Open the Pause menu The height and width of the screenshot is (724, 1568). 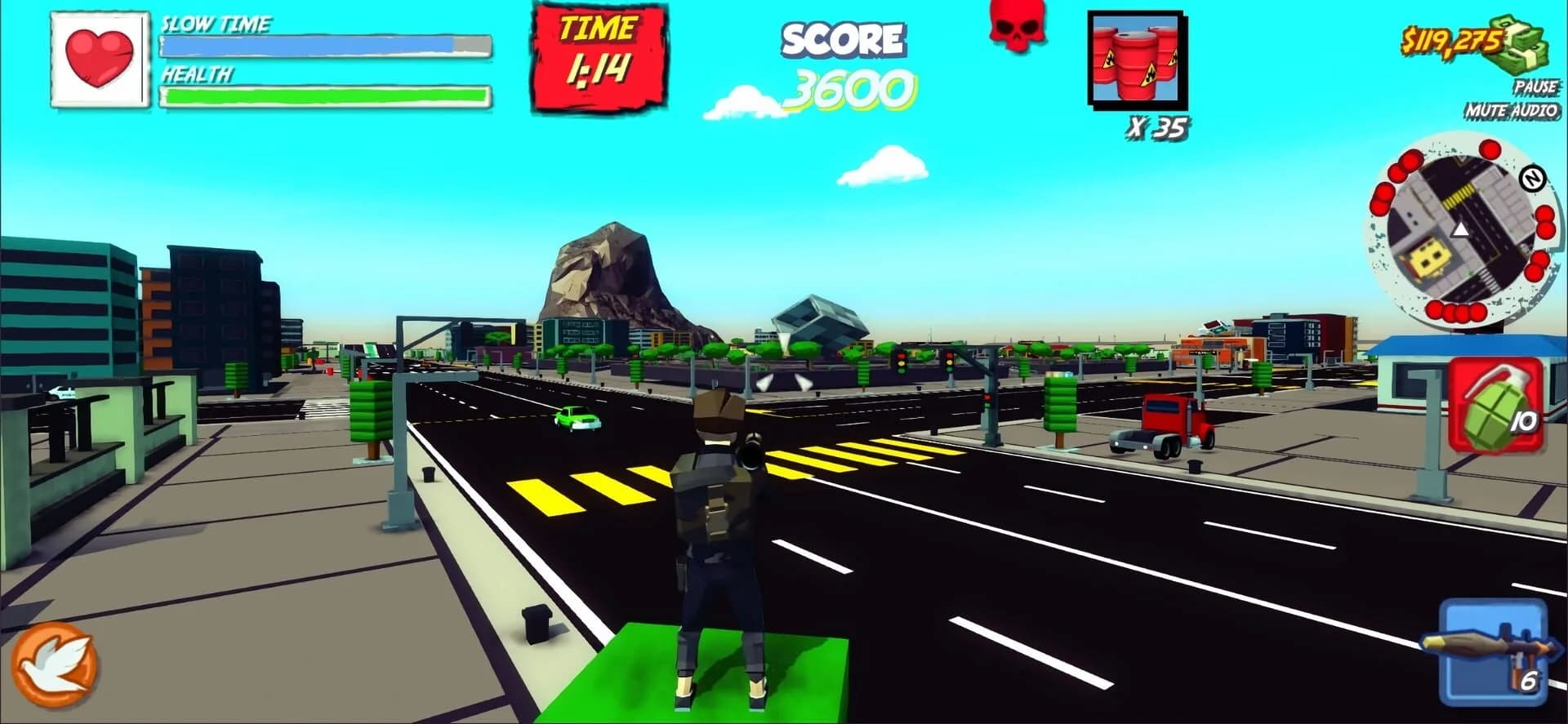1535,86
